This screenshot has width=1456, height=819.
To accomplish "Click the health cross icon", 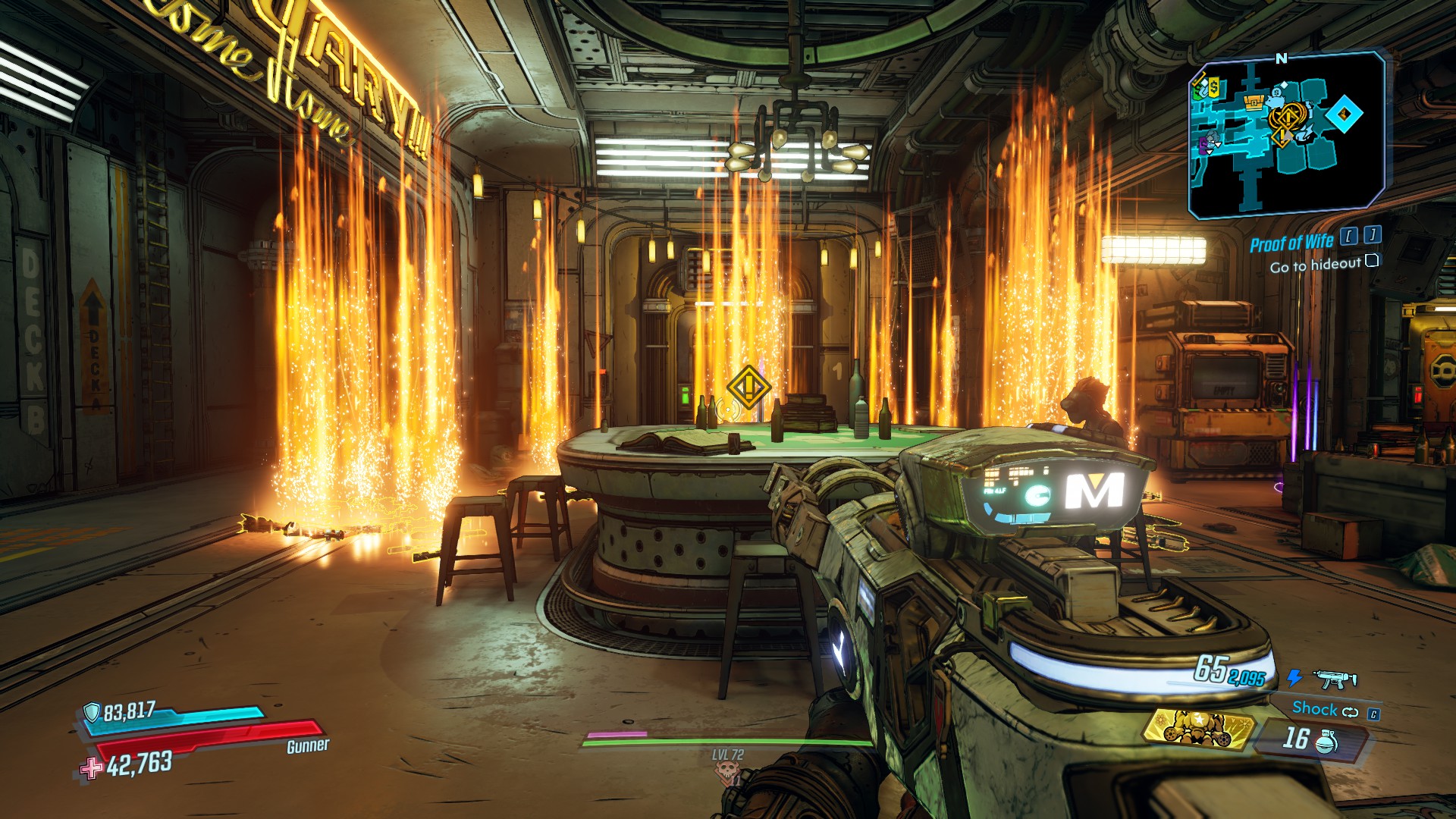I will tap(91, 768).
